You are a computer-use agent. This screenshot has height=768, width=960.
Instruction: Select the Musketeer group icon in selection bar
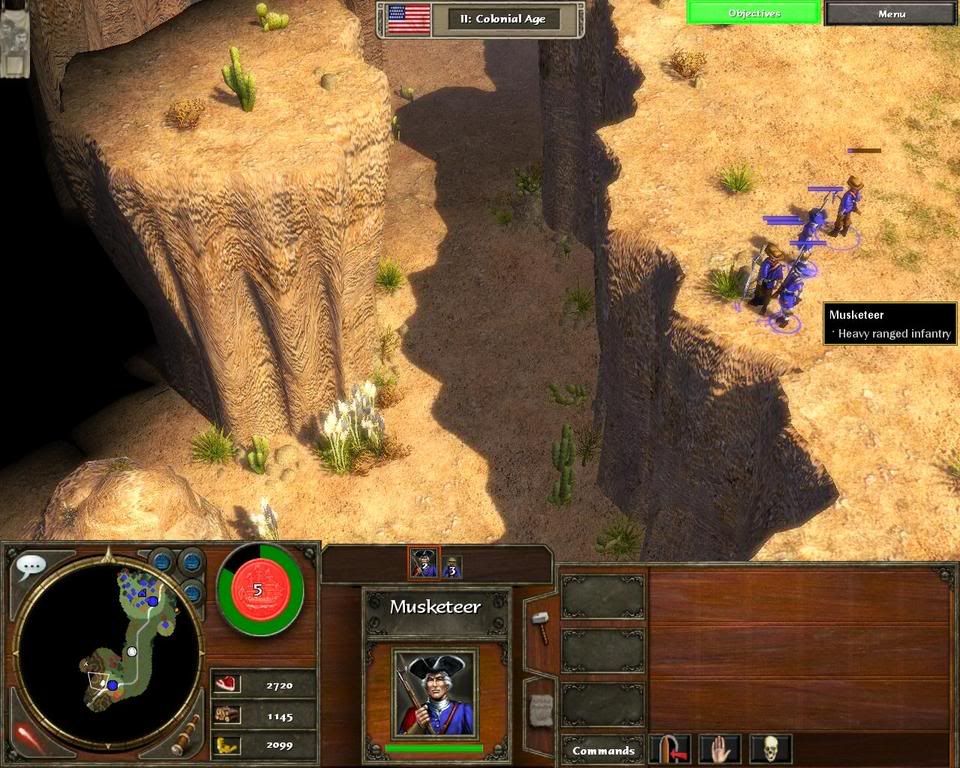click(x=424, y=565)
